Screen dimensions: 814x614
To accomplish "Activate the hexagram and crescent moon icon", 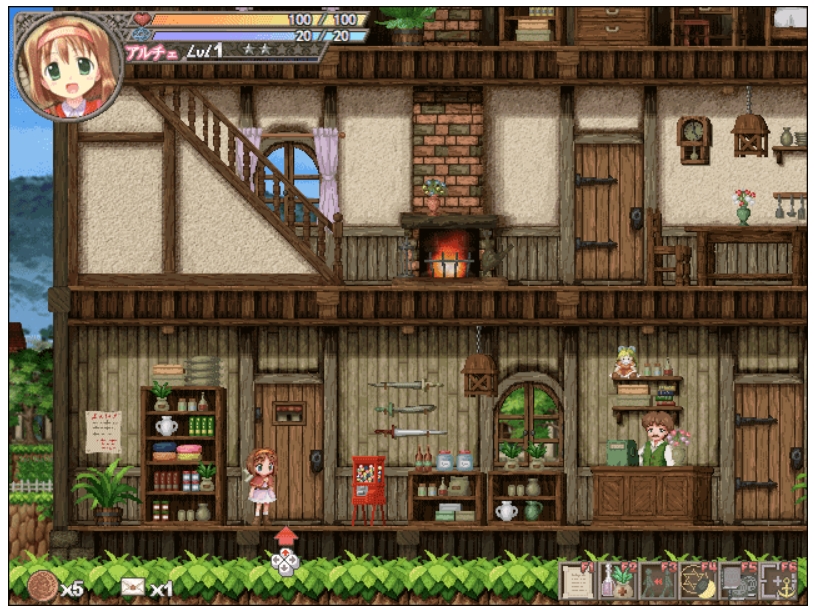I will [x=697, y=581].
